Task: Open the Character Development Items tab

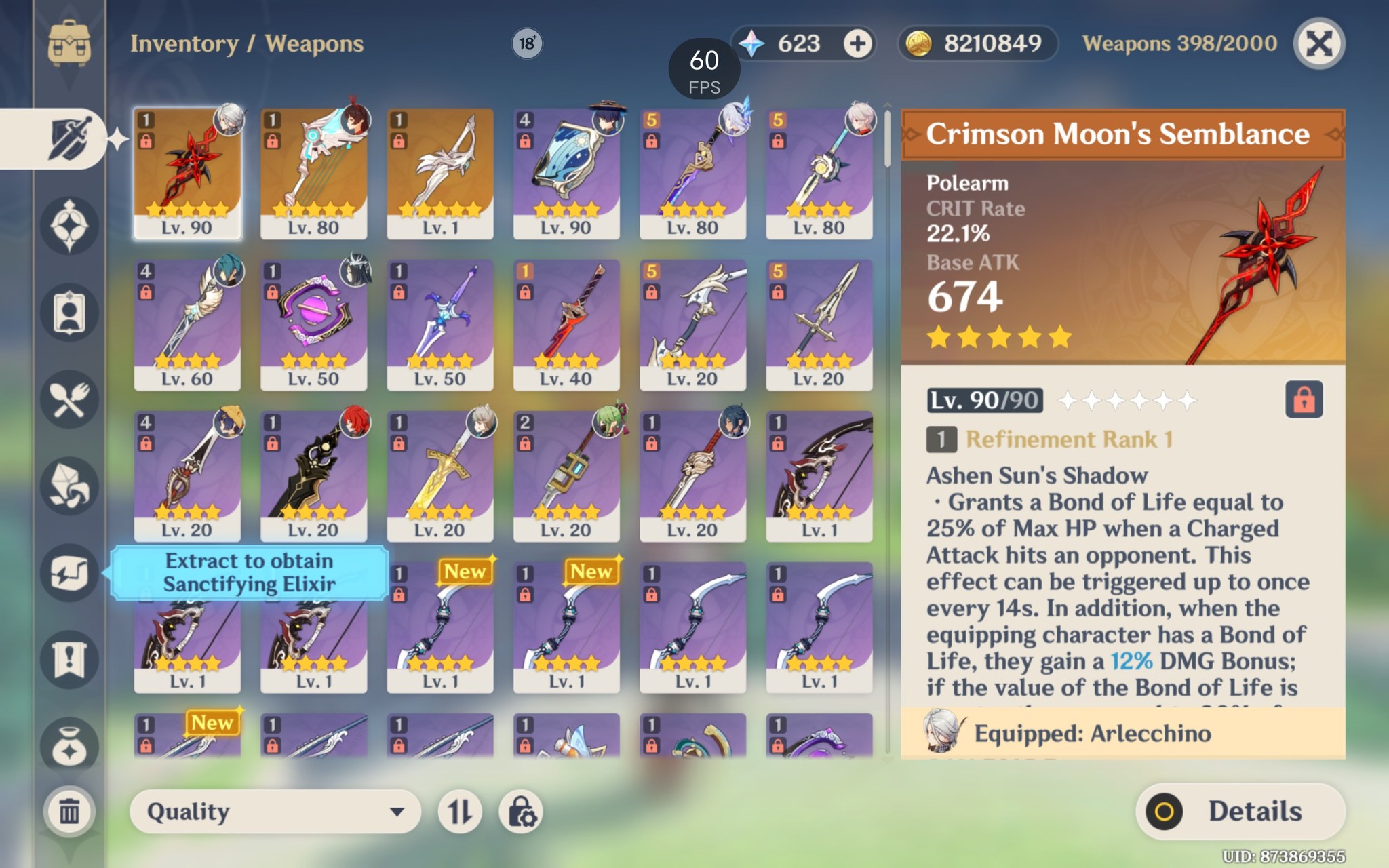Action: (x=69, y=313)
